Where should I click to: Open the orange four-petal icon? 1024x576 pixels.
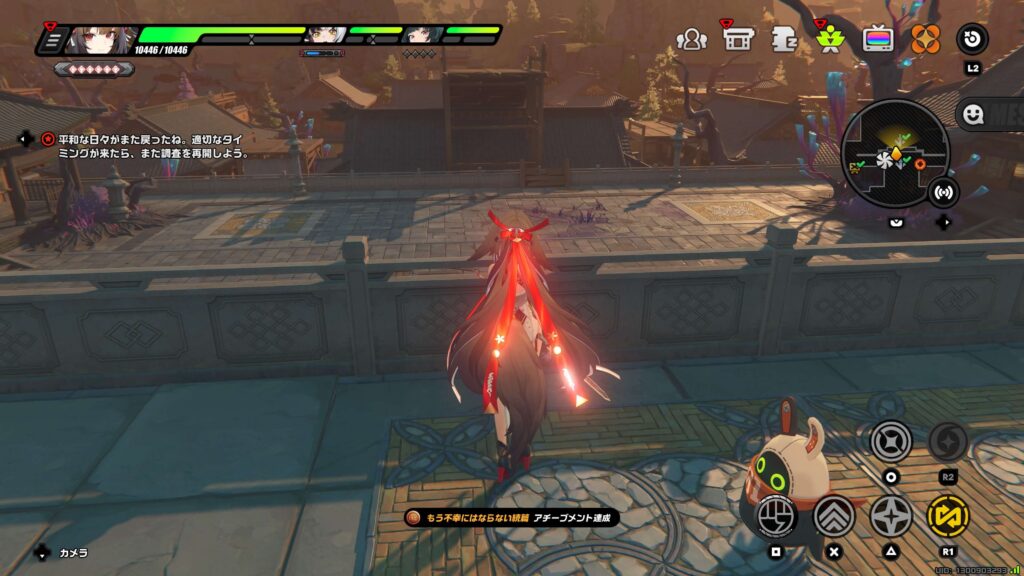click(925, 40)
